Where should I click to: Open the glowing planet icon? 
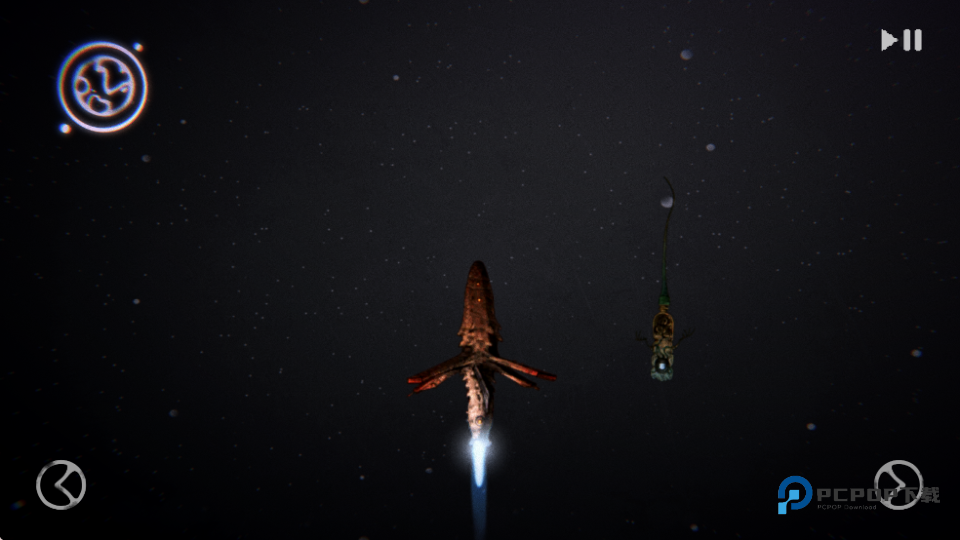102,87
